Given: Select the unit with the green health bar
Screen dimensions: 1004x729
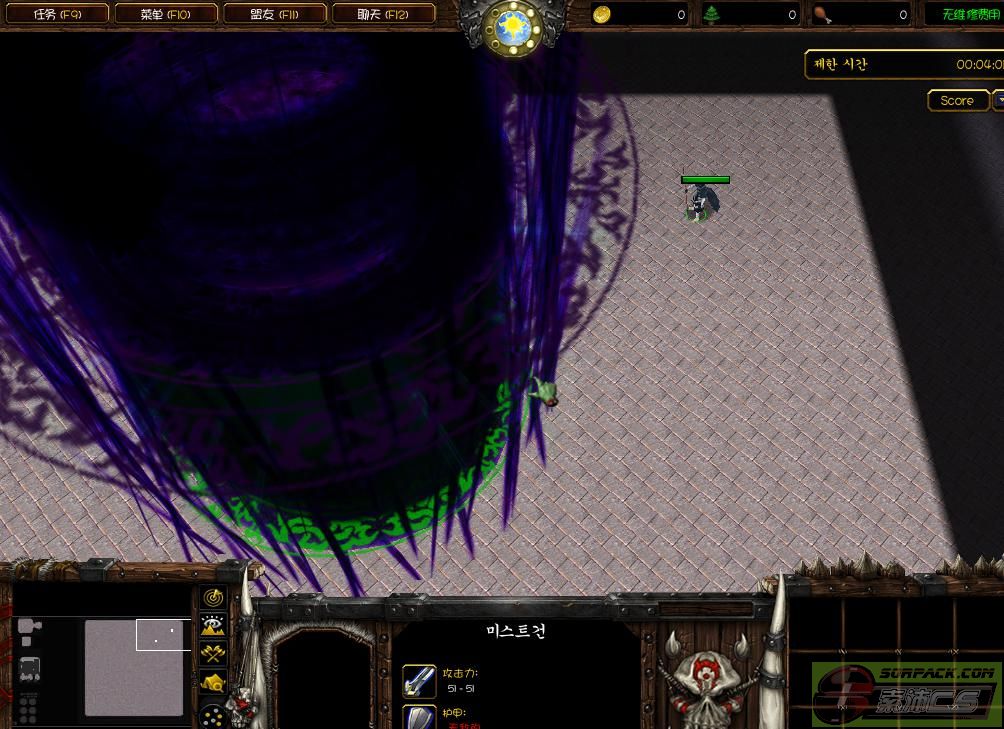Looking at the screenshot, I should 704,200.
